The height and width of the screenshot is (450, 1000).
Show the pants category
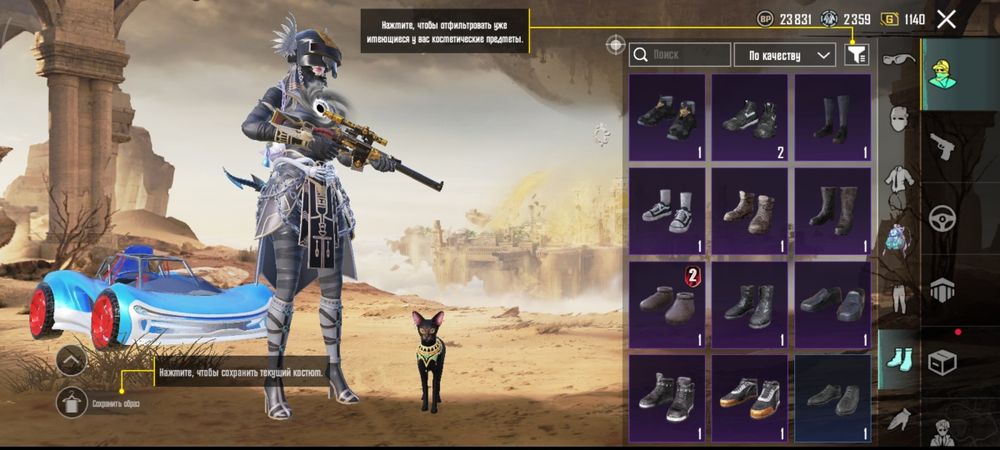pos(899,298)
